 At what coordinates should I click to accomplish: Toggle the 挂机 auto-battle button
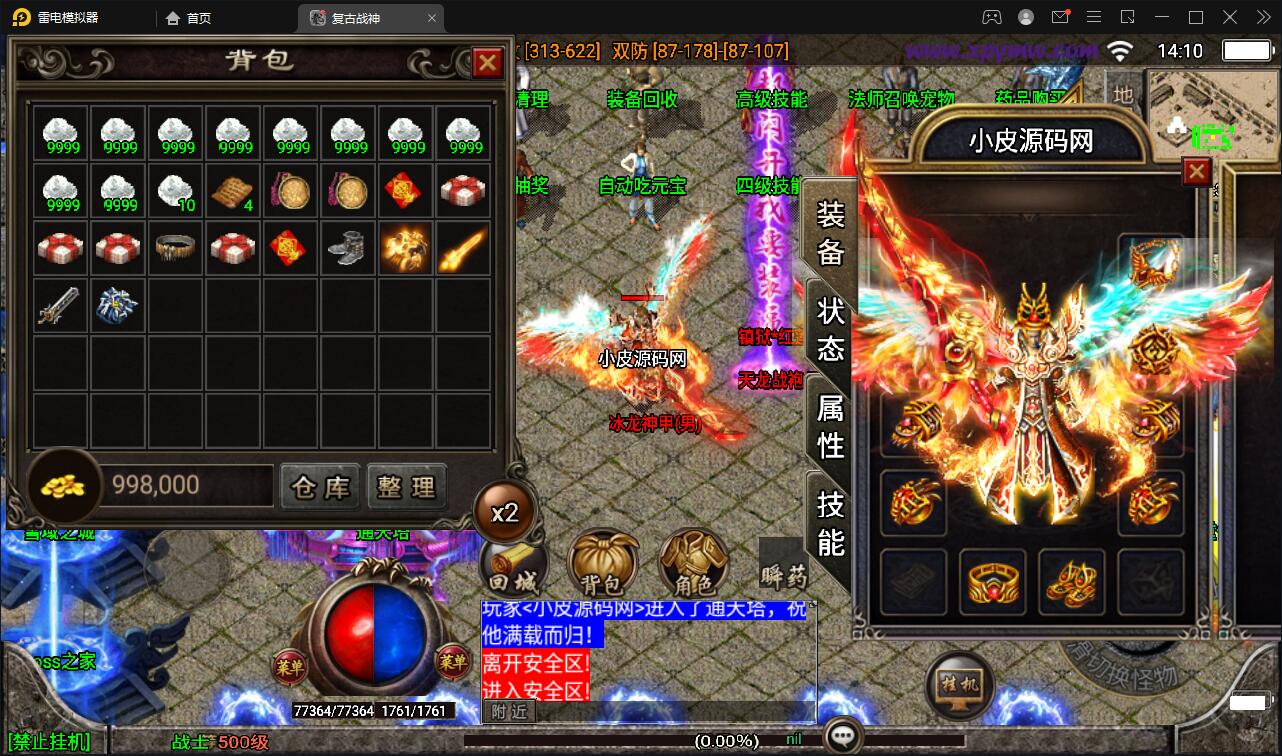[x=960, y=685]
